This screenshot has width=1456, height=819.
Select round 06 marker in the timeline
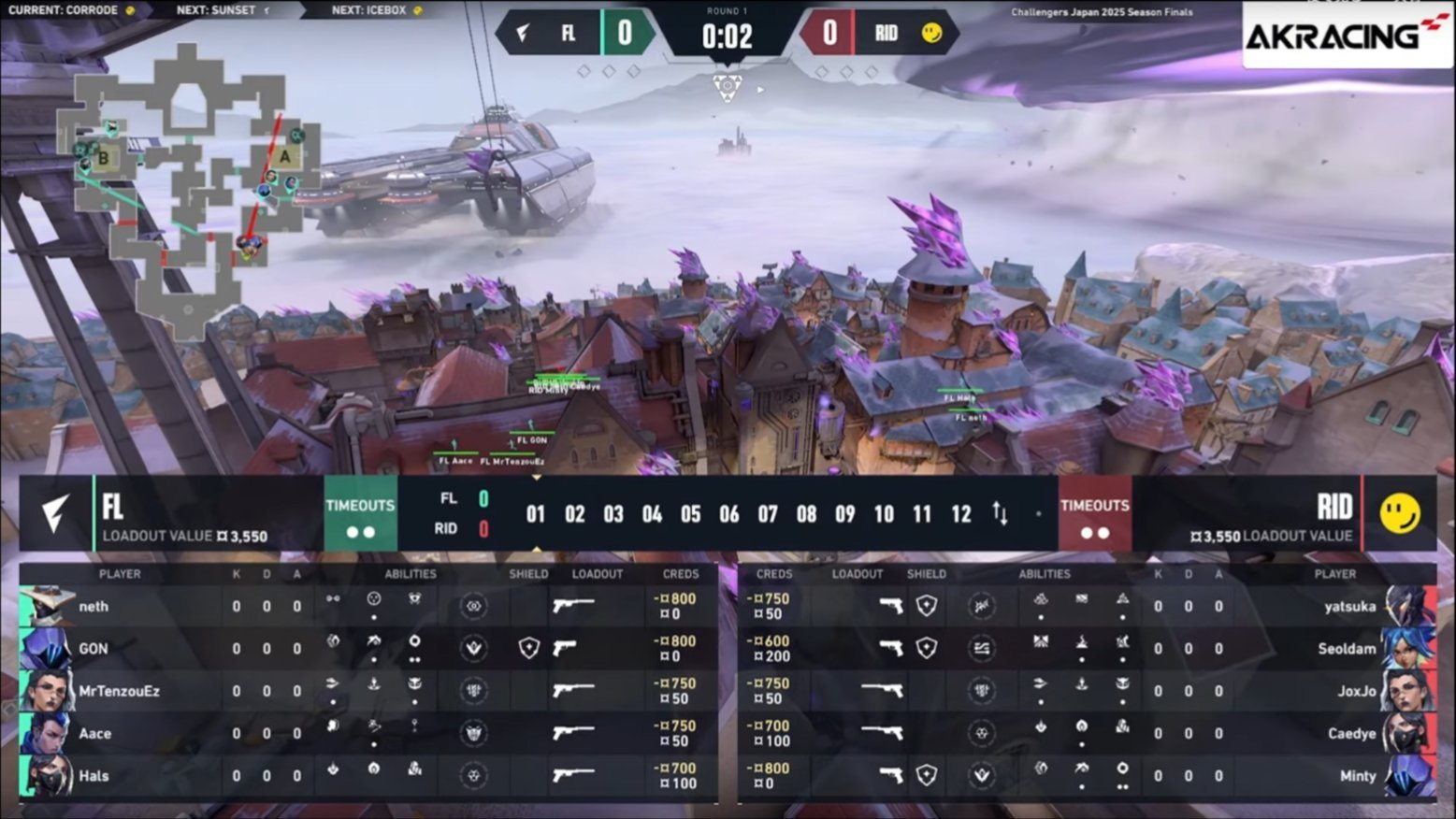[728, 514]
